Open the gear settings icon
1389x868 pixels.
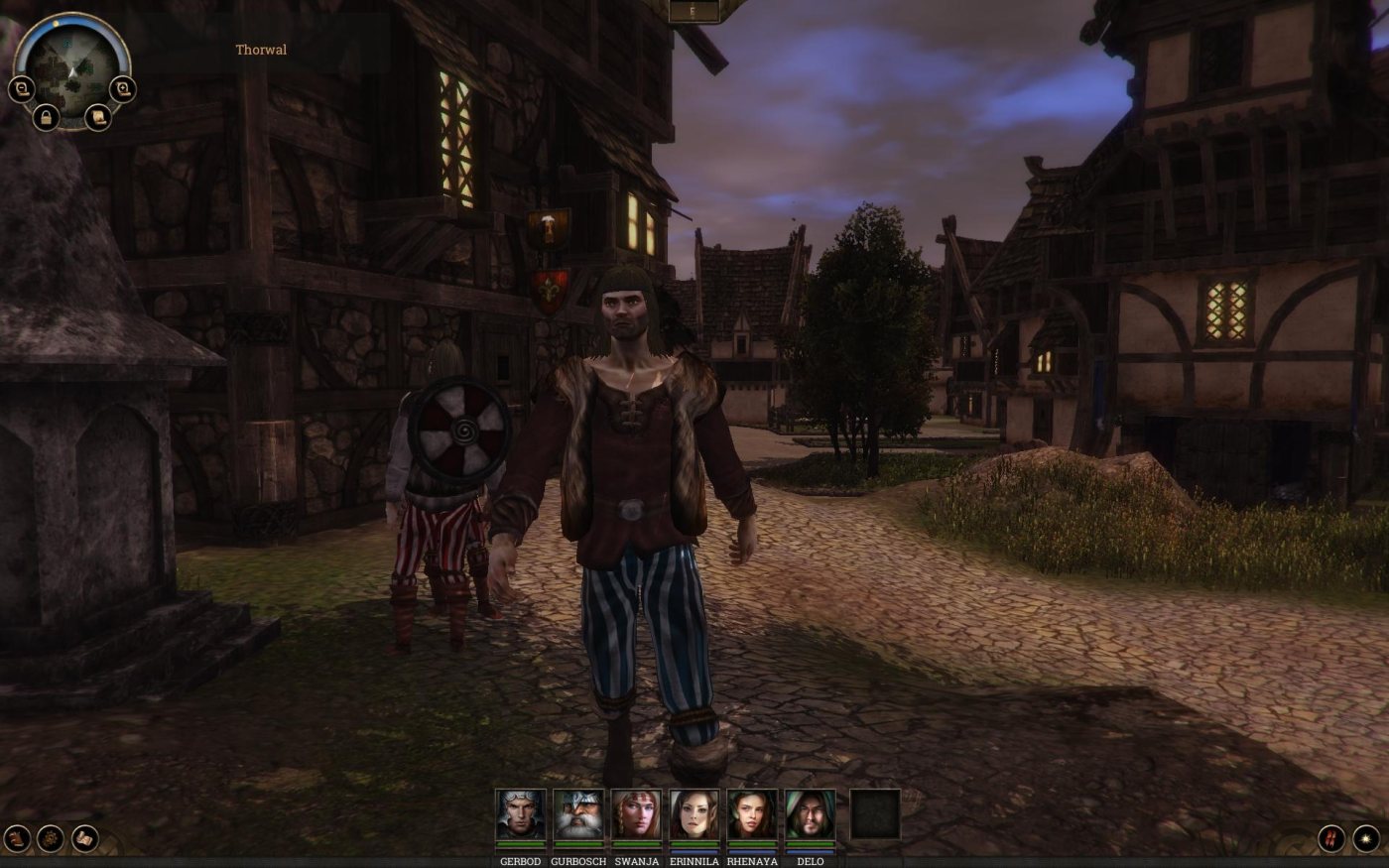click(x=51, y=838)
